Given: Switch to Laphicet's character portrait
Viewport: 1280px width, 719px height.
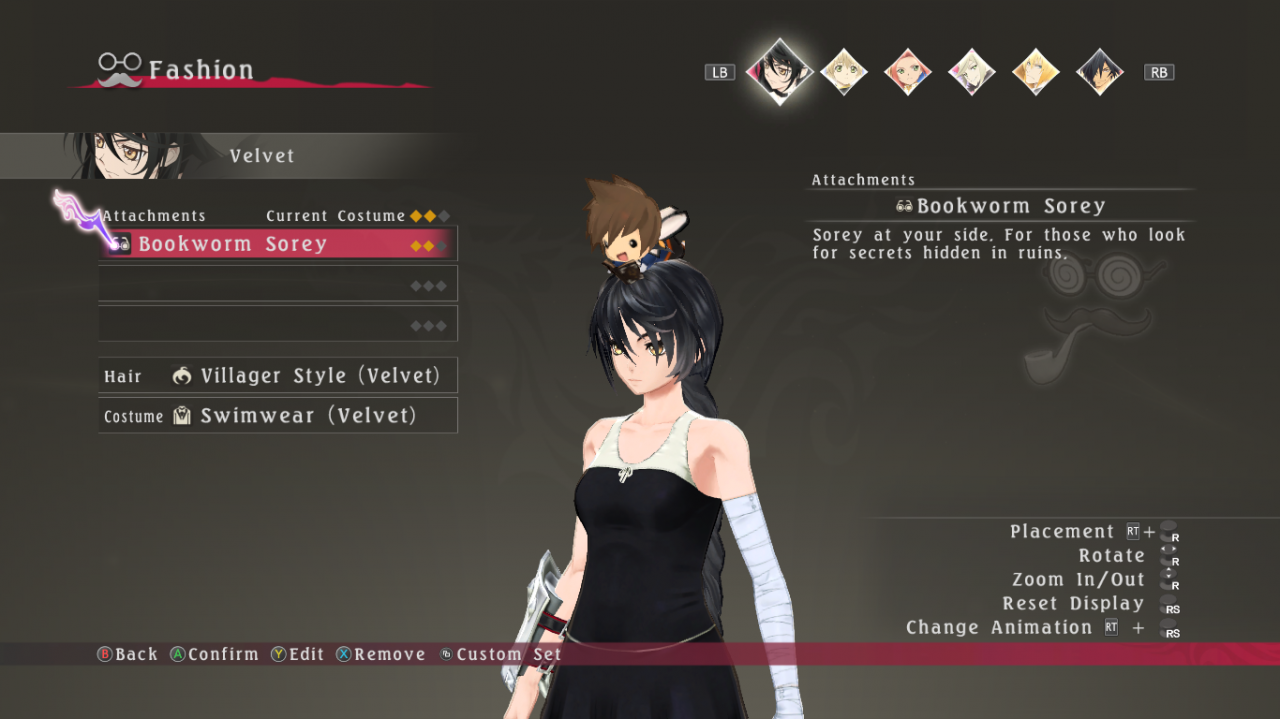Looking at the screenshot, I should click(844, 72).
